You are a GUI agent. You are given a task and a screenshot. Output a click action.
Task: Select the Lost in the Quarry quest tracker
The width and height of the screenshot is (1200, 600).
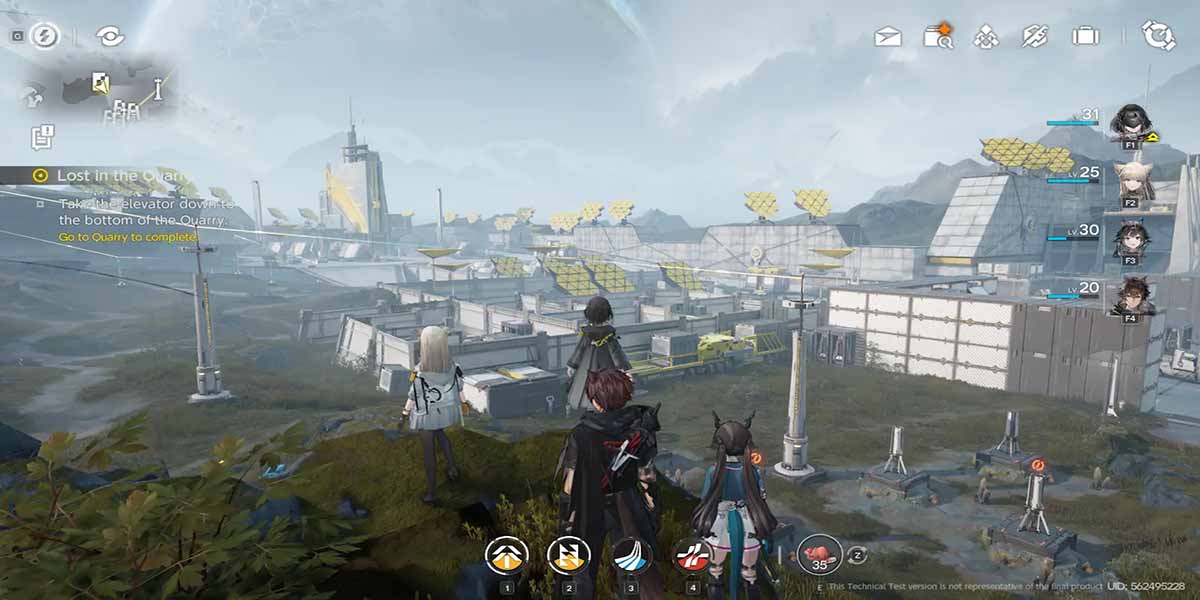click(110, 175)
